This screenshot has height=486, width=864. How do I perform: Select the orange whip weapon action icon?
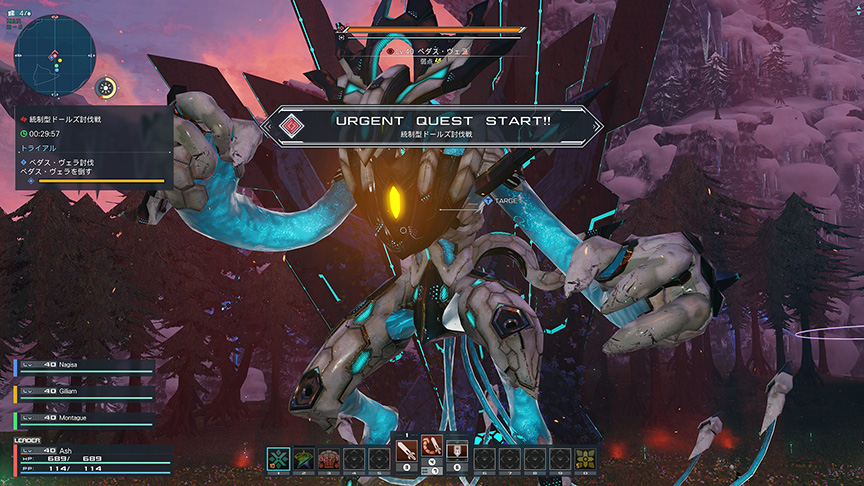tap(432, 453)
